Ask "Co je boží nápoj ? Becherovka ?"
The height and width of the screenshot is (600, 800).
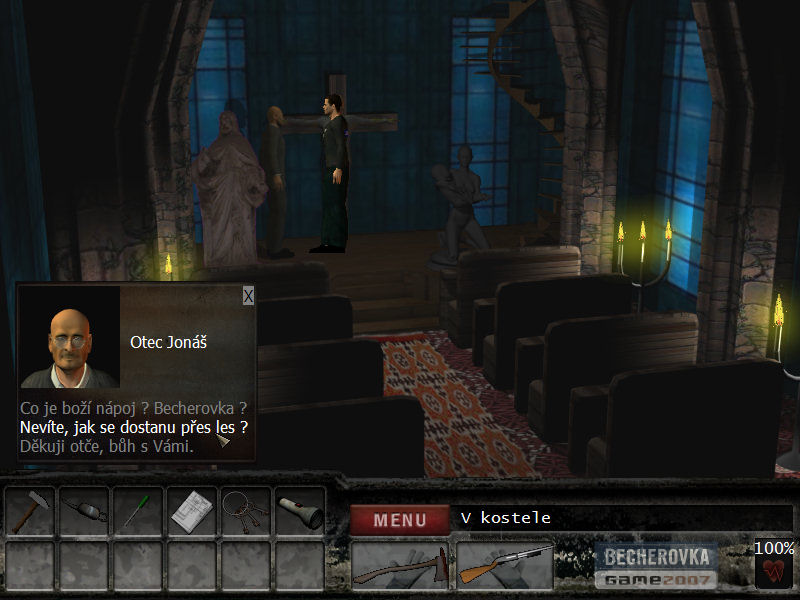(x=132, y=408)
